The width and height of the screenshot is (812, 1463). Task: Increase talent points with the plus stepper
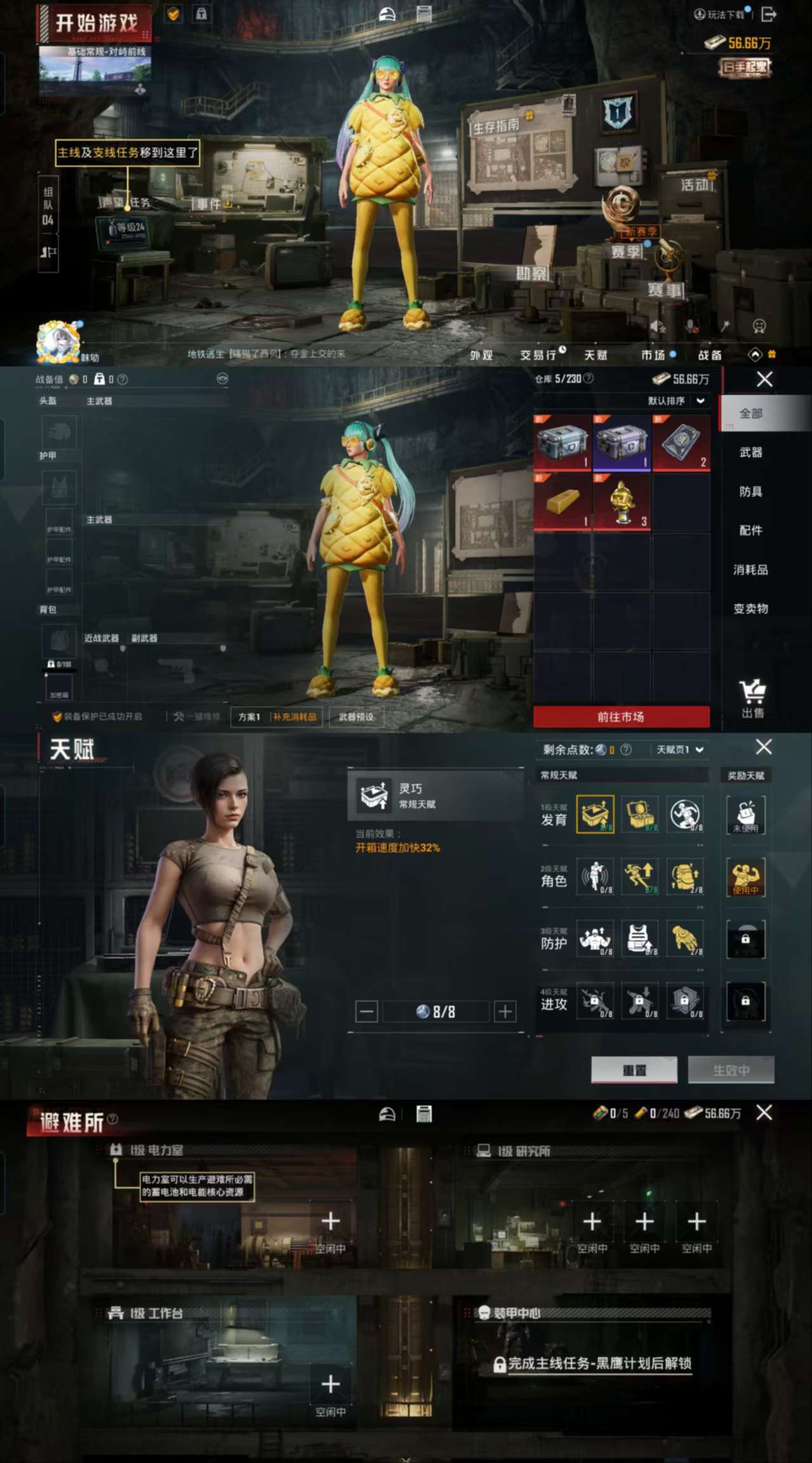tap(505, 1011)
